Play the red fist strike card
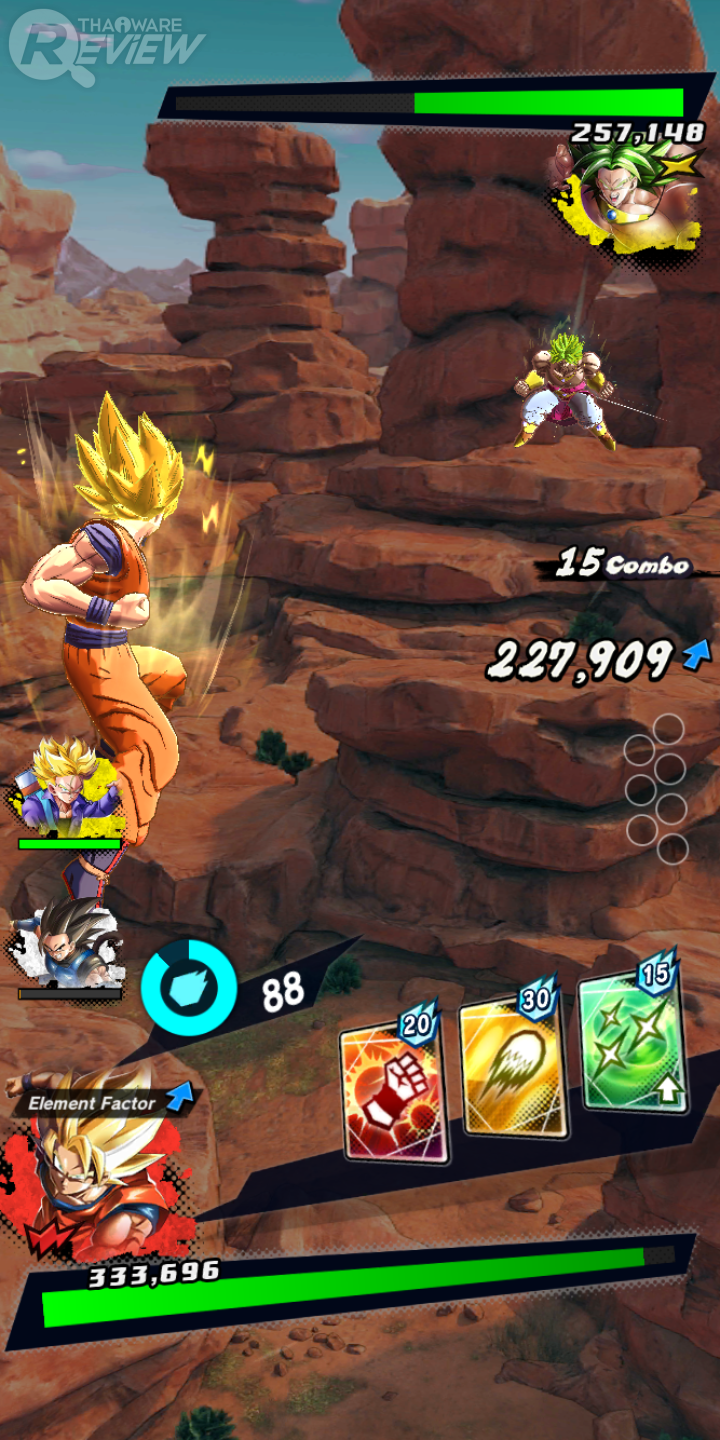Image resolution: width=720 pixels, height=1440 pixels. (393, 1092)
